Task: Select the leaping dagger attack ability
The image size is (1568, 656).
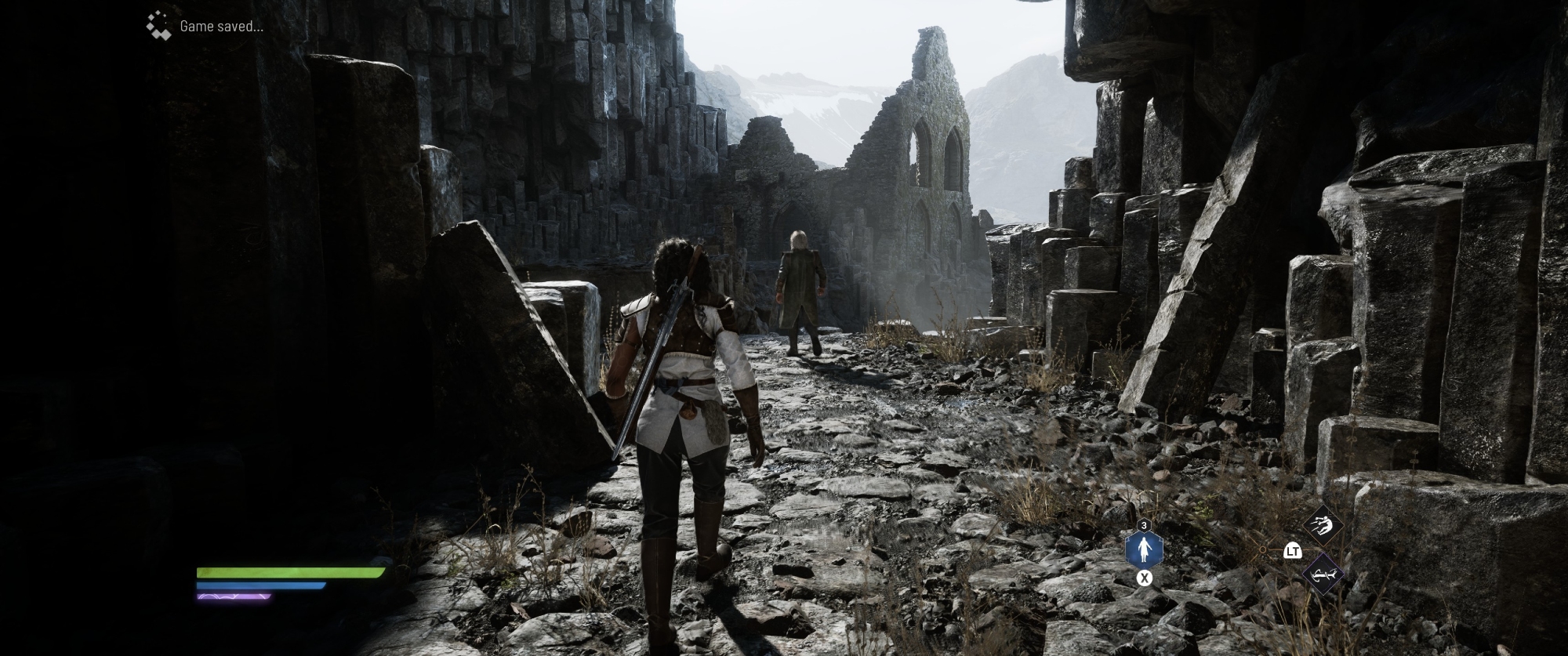Action: (x=1323, y=527)
